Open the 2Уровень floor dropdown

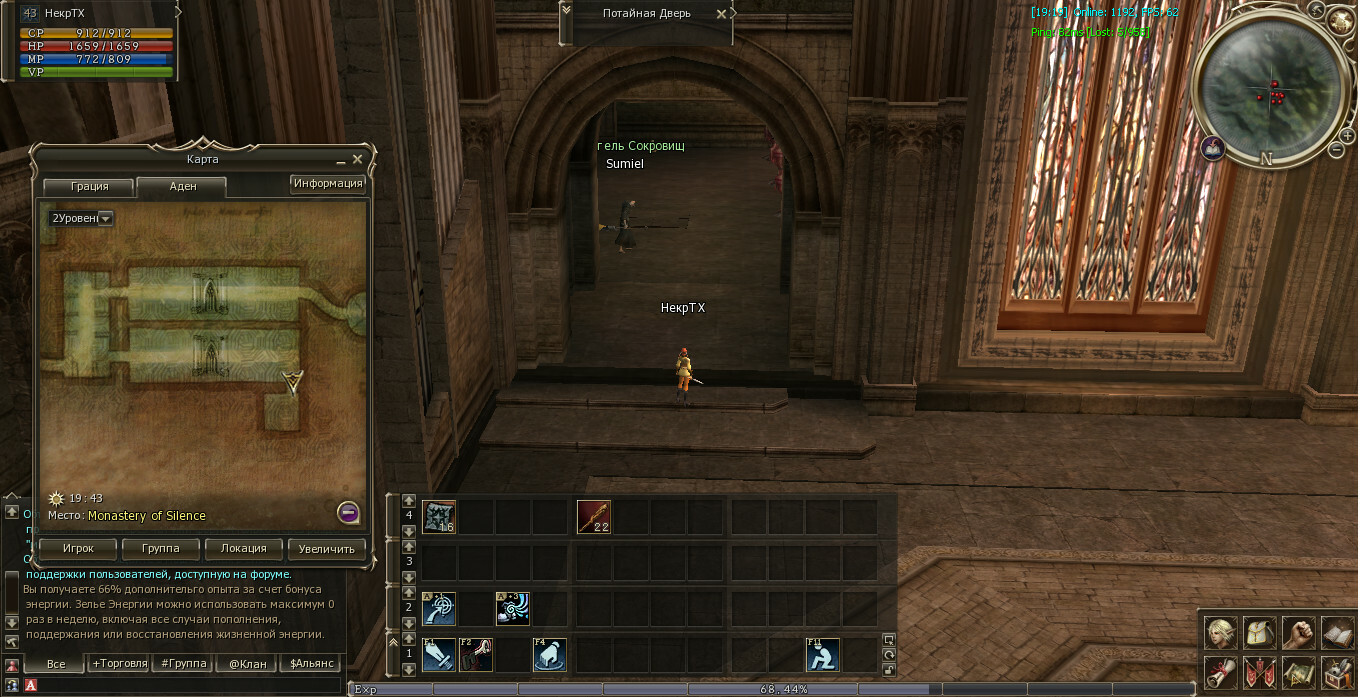coord(104,218)
